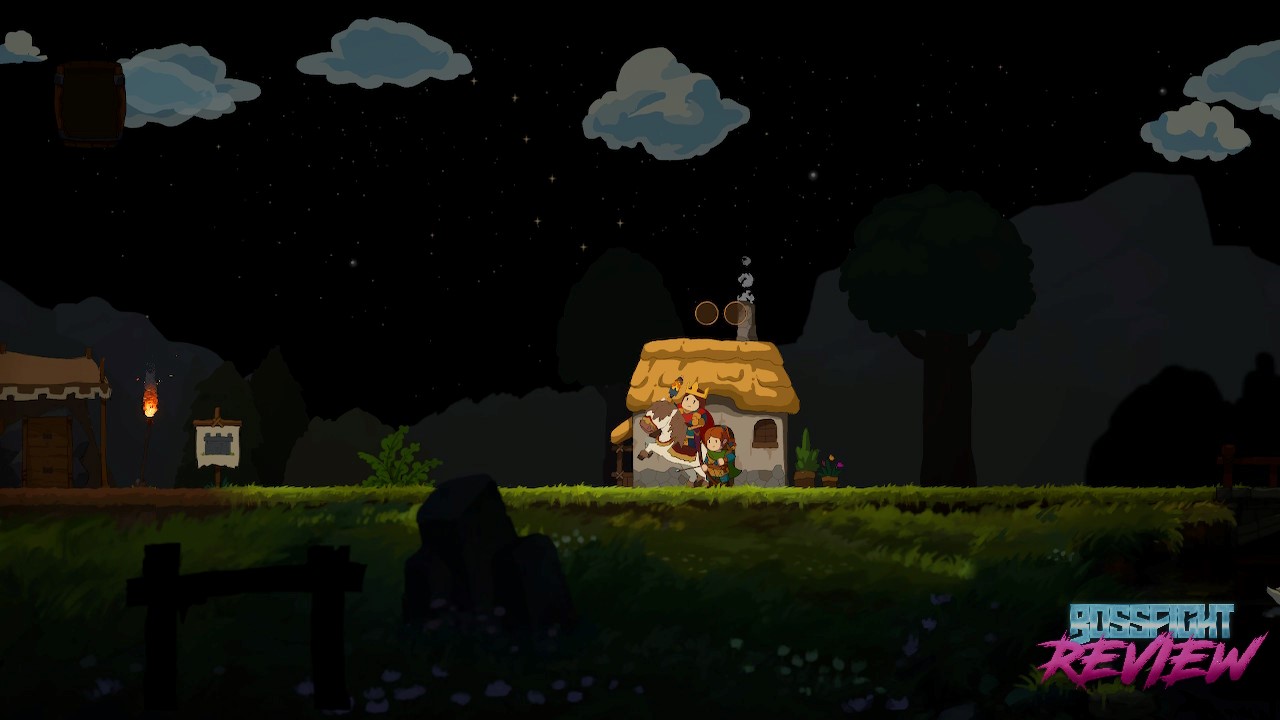Screen dimensions: 1280x720
Task: Select the left empty coin slot above the cottage
Action: tap(707, 313)
